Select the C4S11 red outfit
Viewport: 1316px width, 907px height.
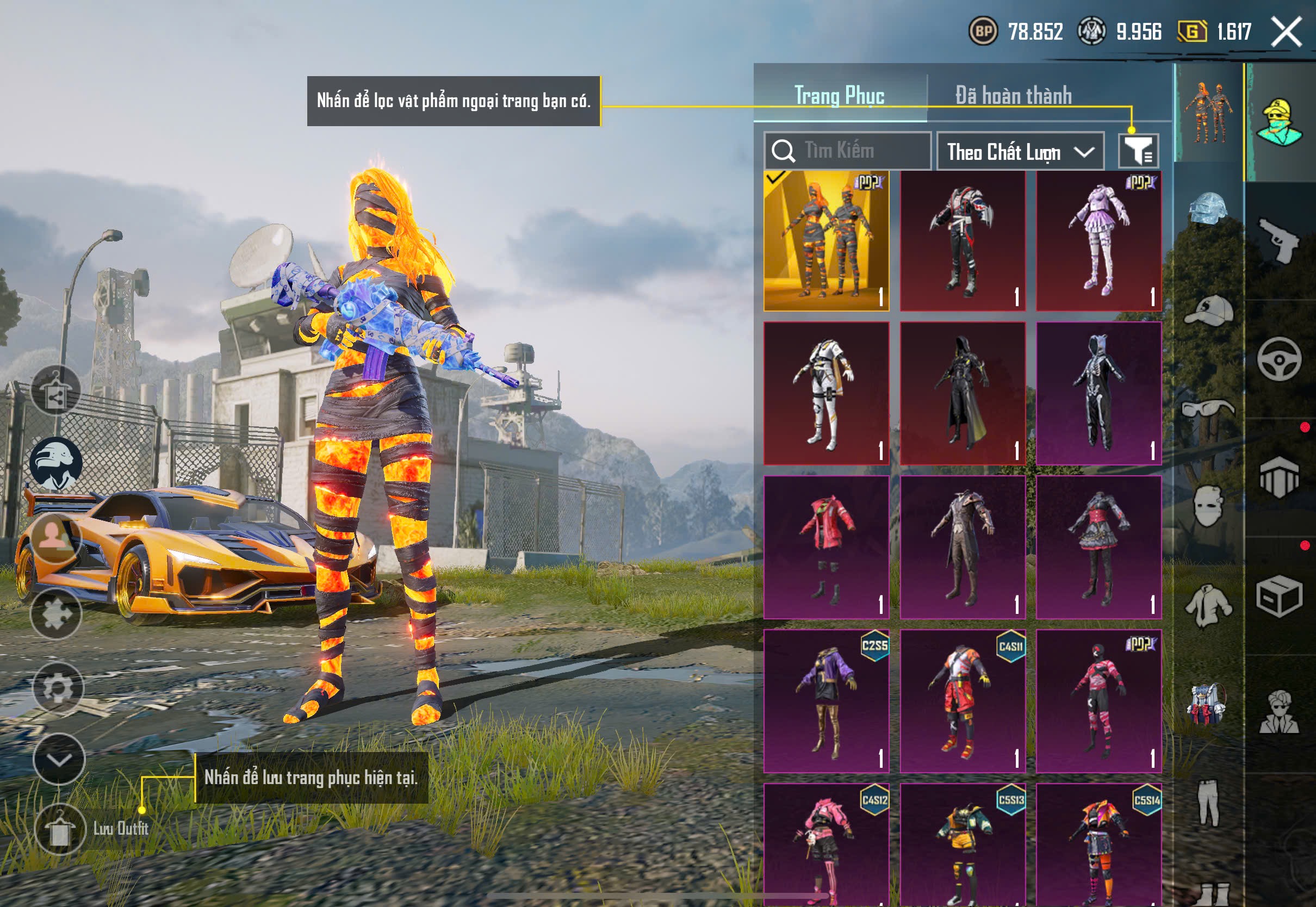click(963, 701)
